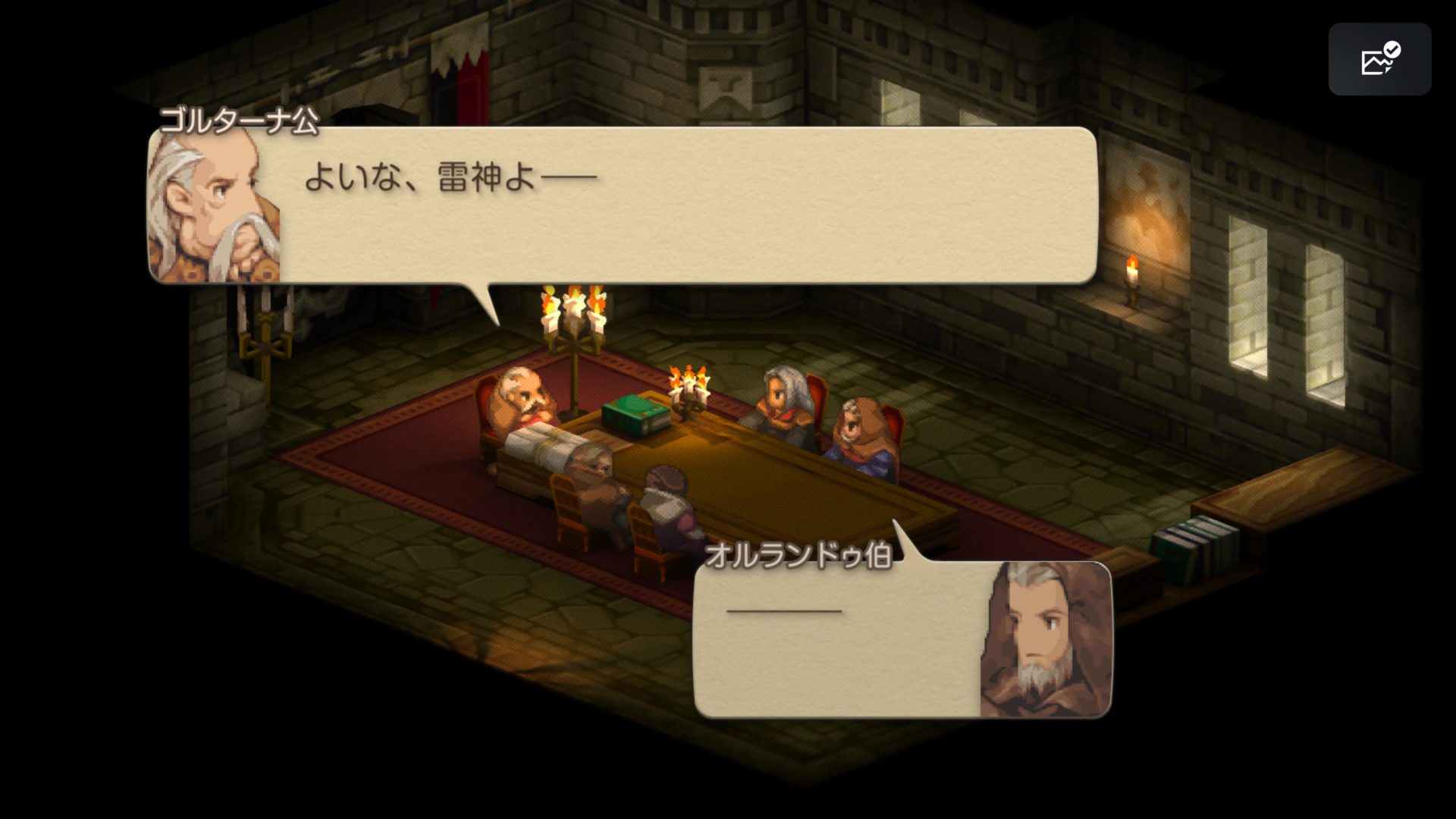Tap Orlandeau's silent dialogue box
1456x819 pixels.
[834, 645]
